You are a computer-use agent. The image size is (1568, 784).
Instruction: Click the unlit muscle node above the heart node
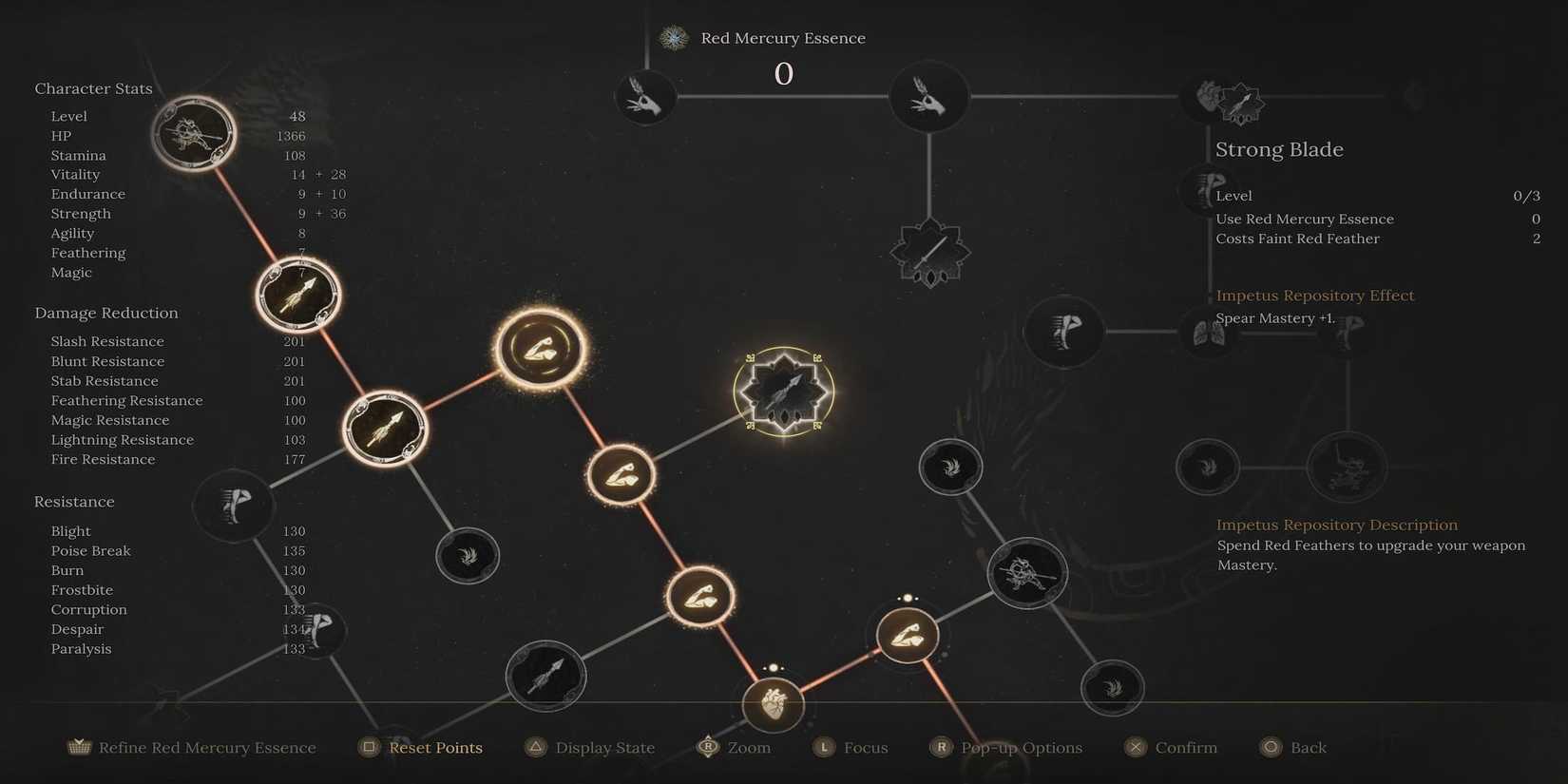(906, 635)
